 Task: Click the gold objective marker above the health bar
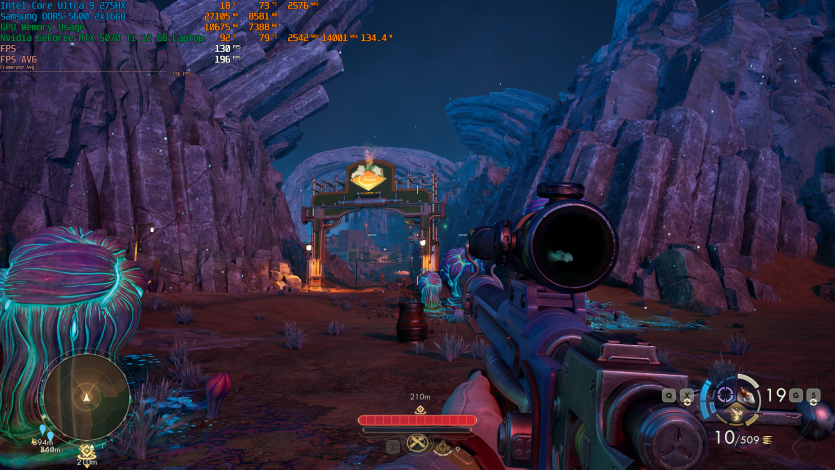pyautogui.click(x=420, y=409)
